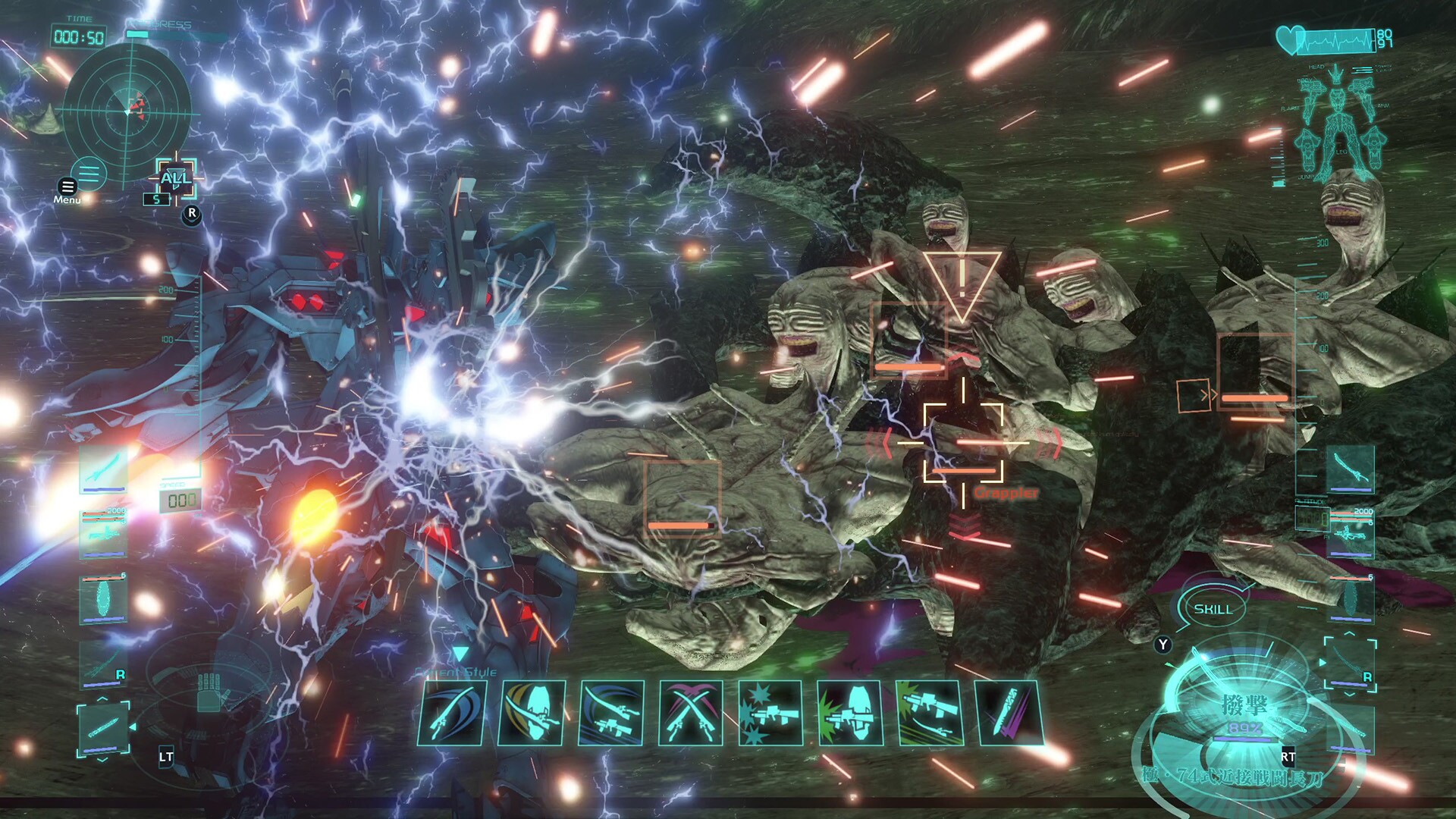1456x819 pixels.
Task: Click the ALL targeting mode tab
Action: tap(176, 180)
